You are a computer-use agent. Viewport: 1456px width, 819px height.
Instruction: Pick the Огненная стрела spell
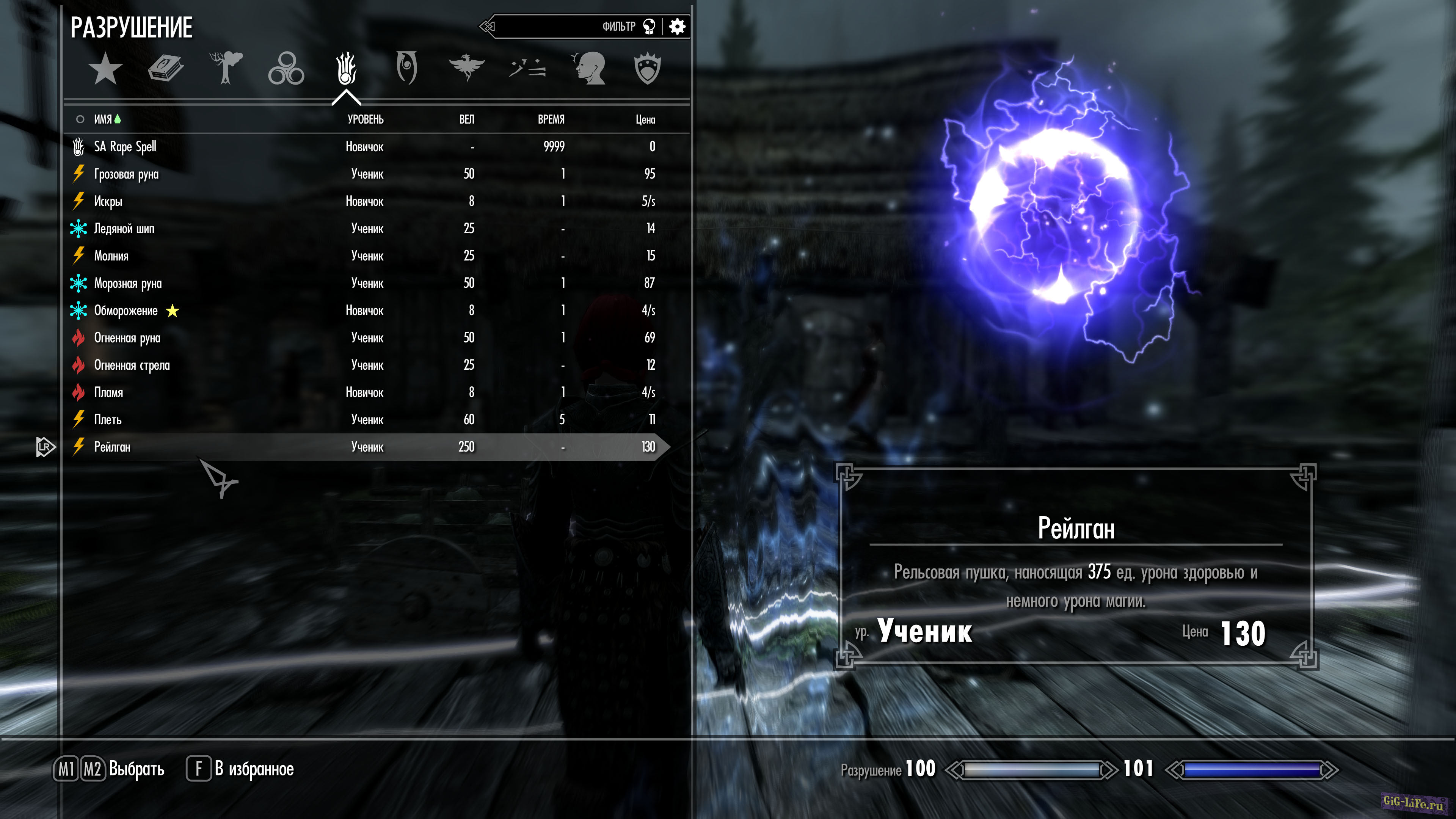pyautogui.click(x=132, y=365)
